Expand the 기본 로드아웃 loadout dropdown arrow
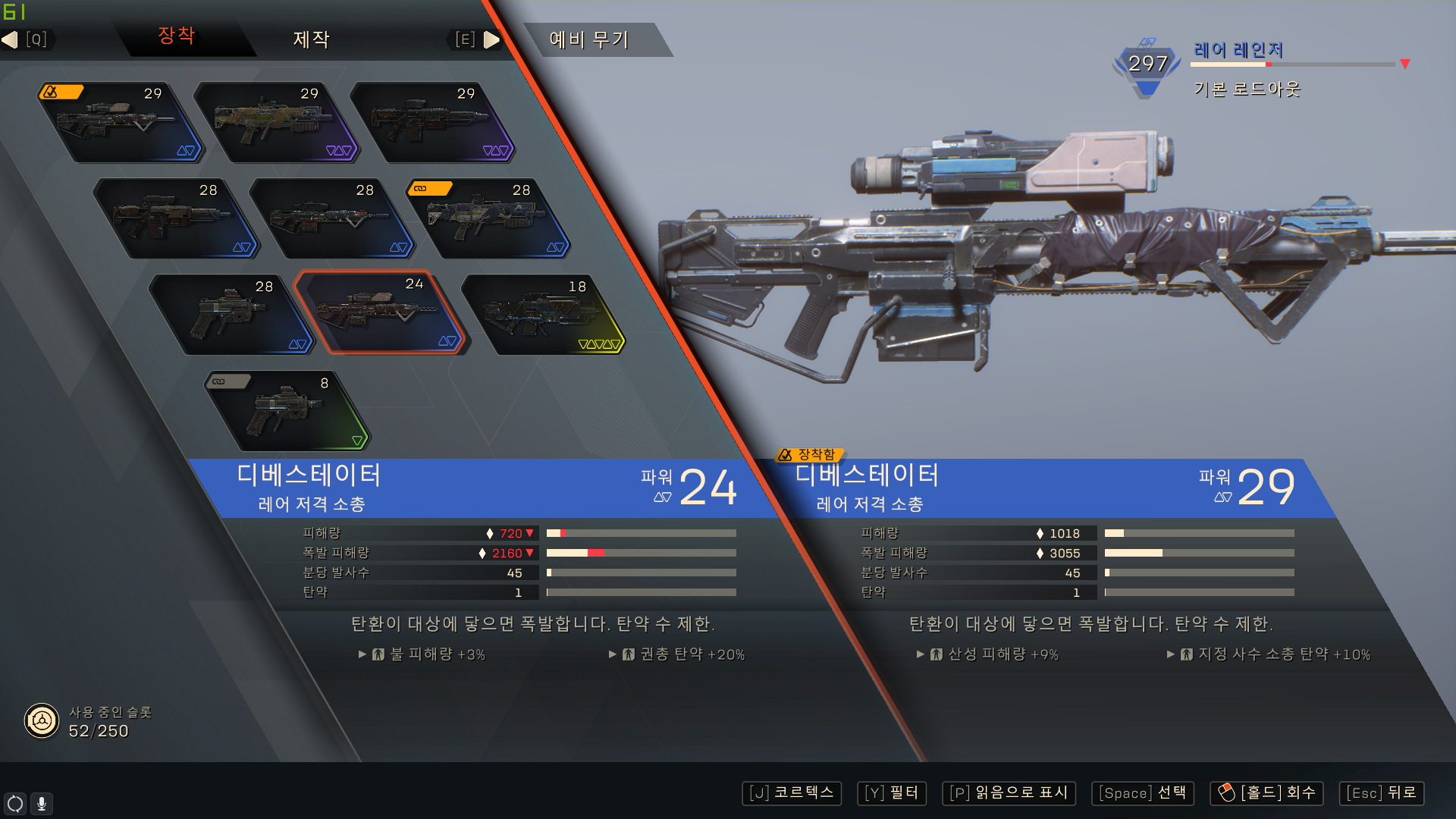 tap(1405, 64)
